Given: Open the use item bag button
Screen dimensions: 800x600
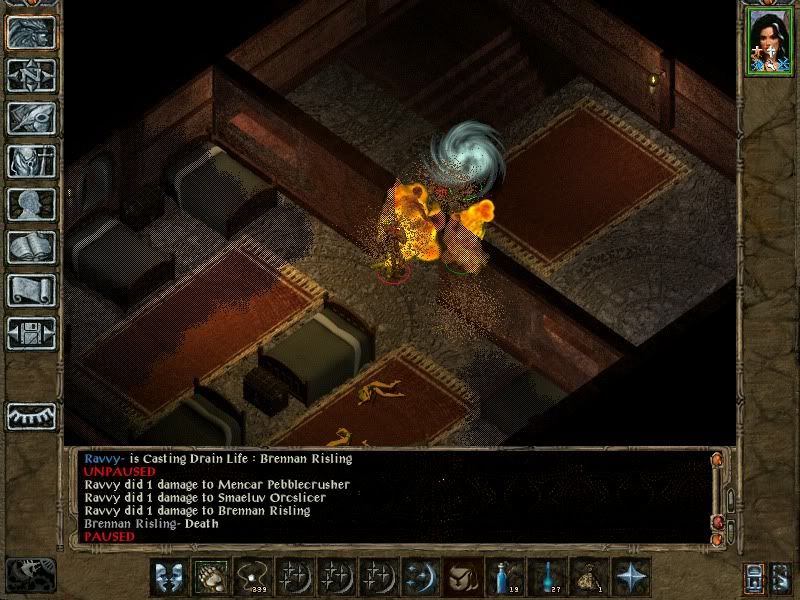Looking at the screenshot, I should [x=461, y=577].
